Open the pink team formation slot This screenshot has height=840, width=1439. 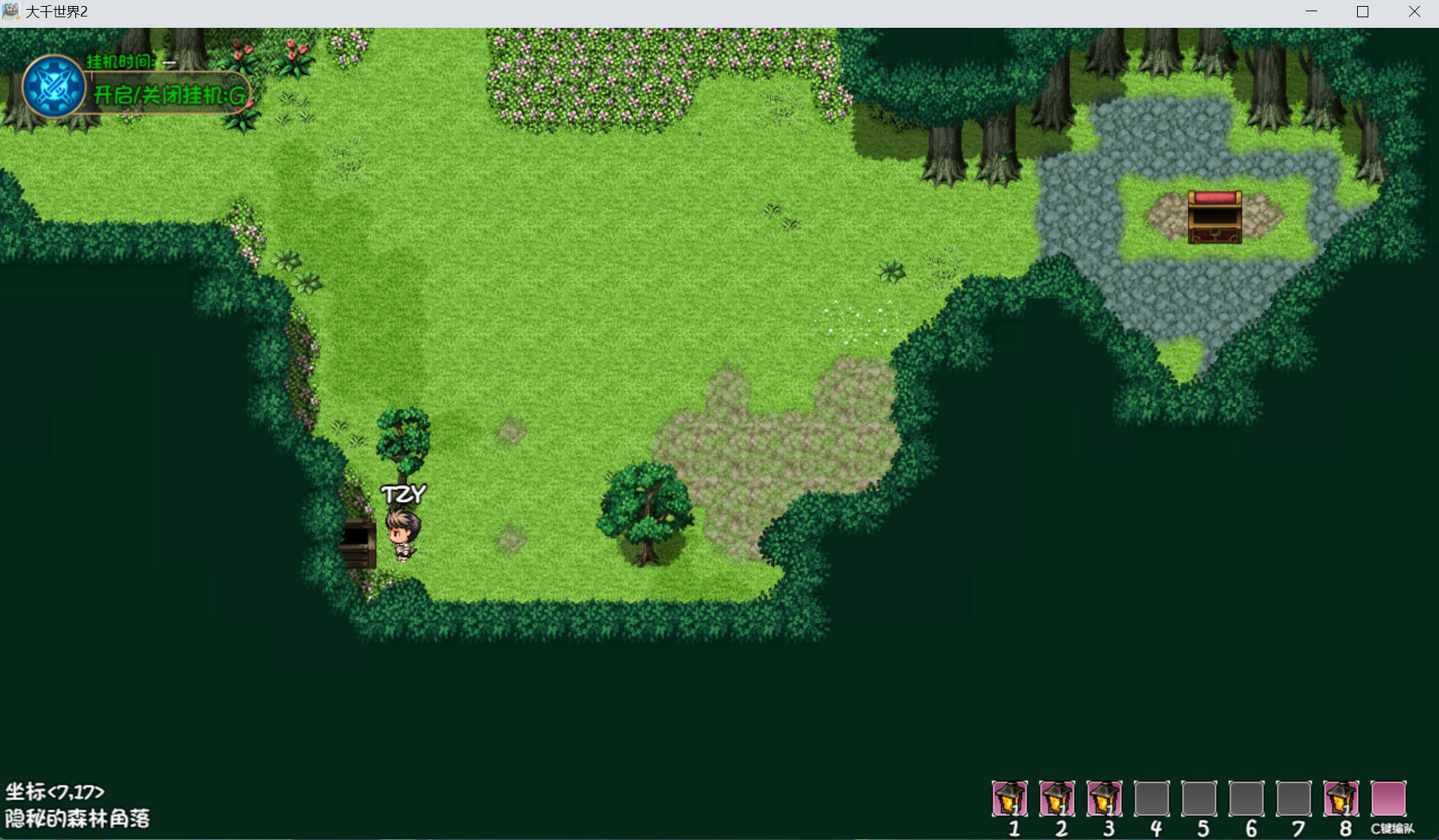1388,799
